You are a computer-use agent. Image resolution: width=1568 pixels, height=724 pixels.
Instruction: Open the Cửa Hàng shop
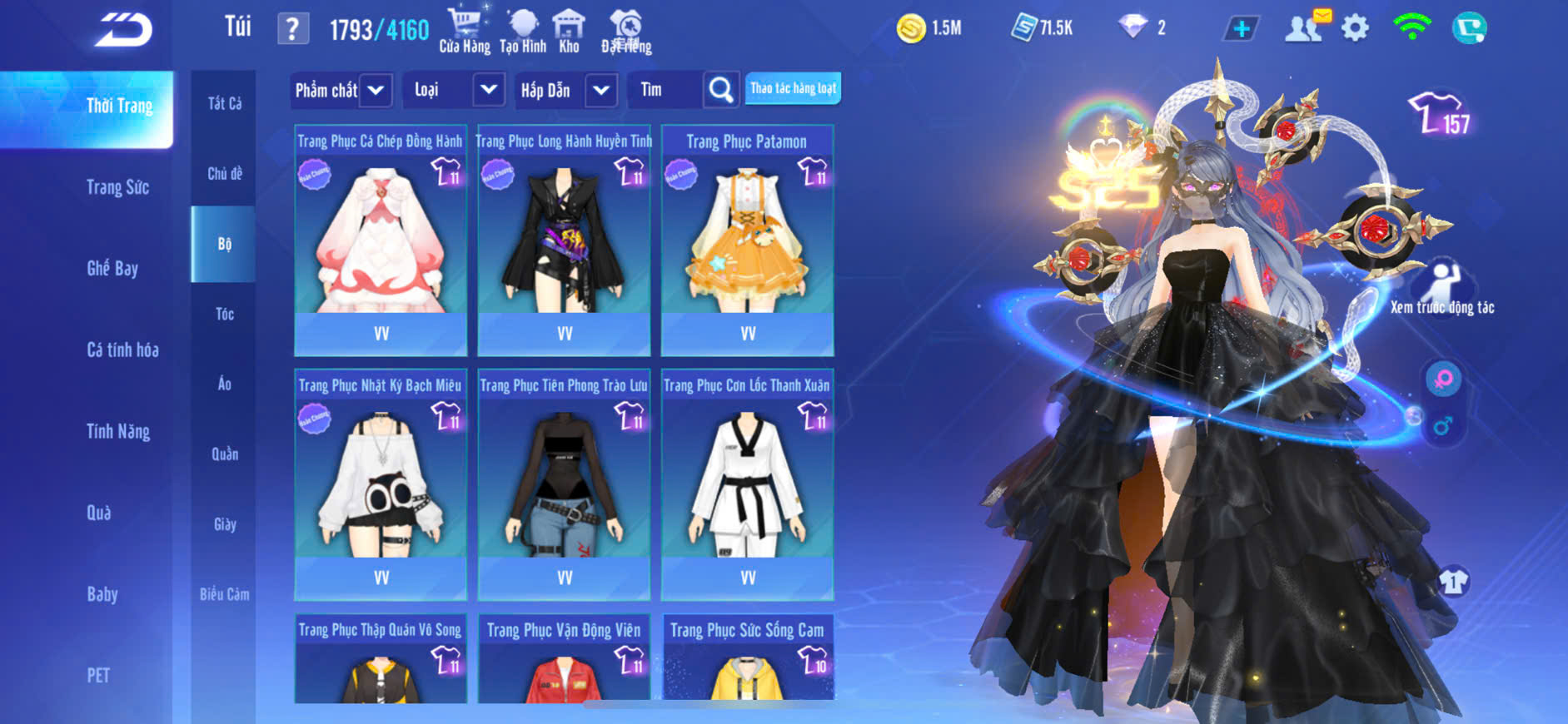coord(465,31)
